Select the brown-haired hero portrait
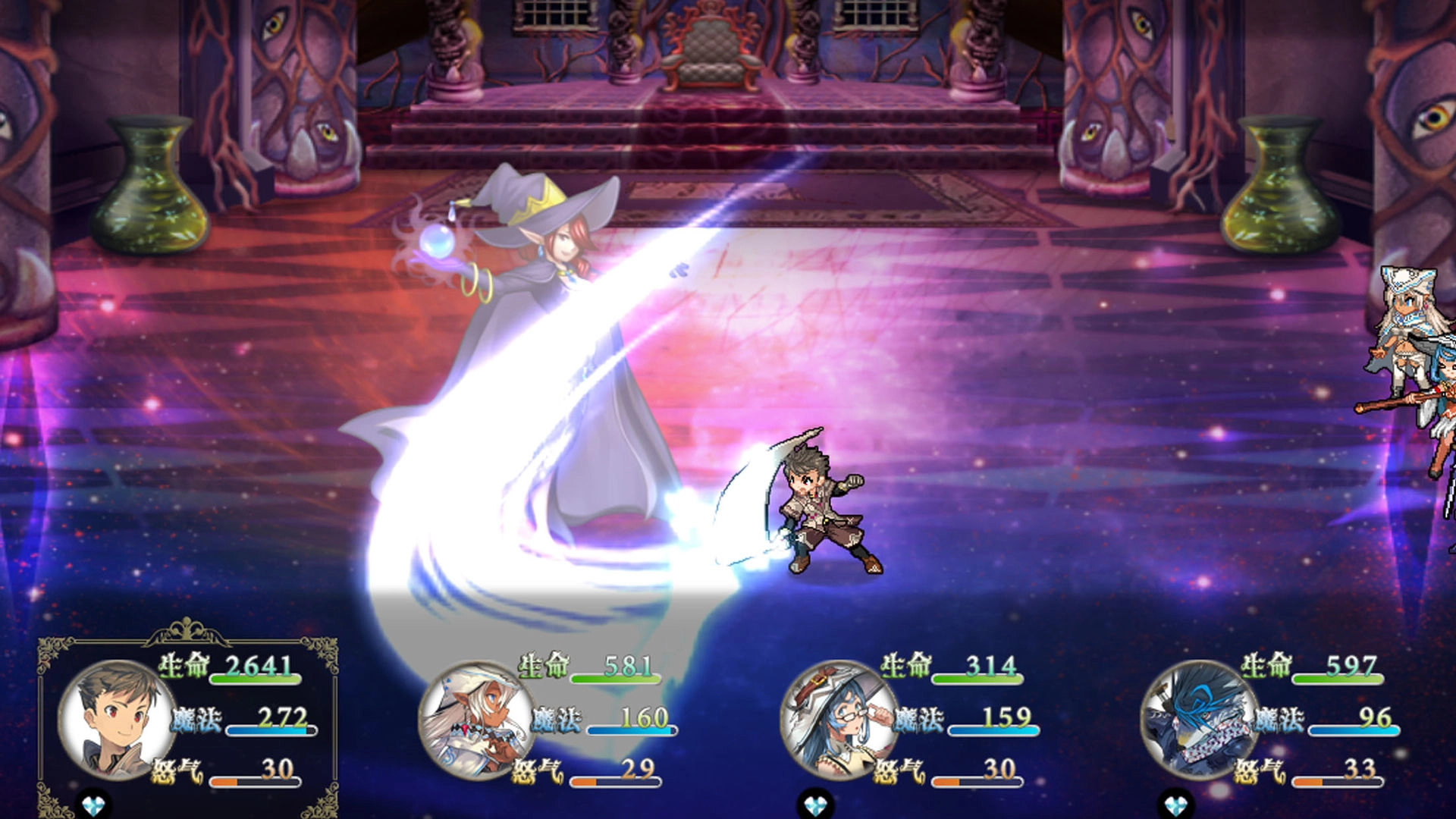1456x819 pixels. point(115,718)
